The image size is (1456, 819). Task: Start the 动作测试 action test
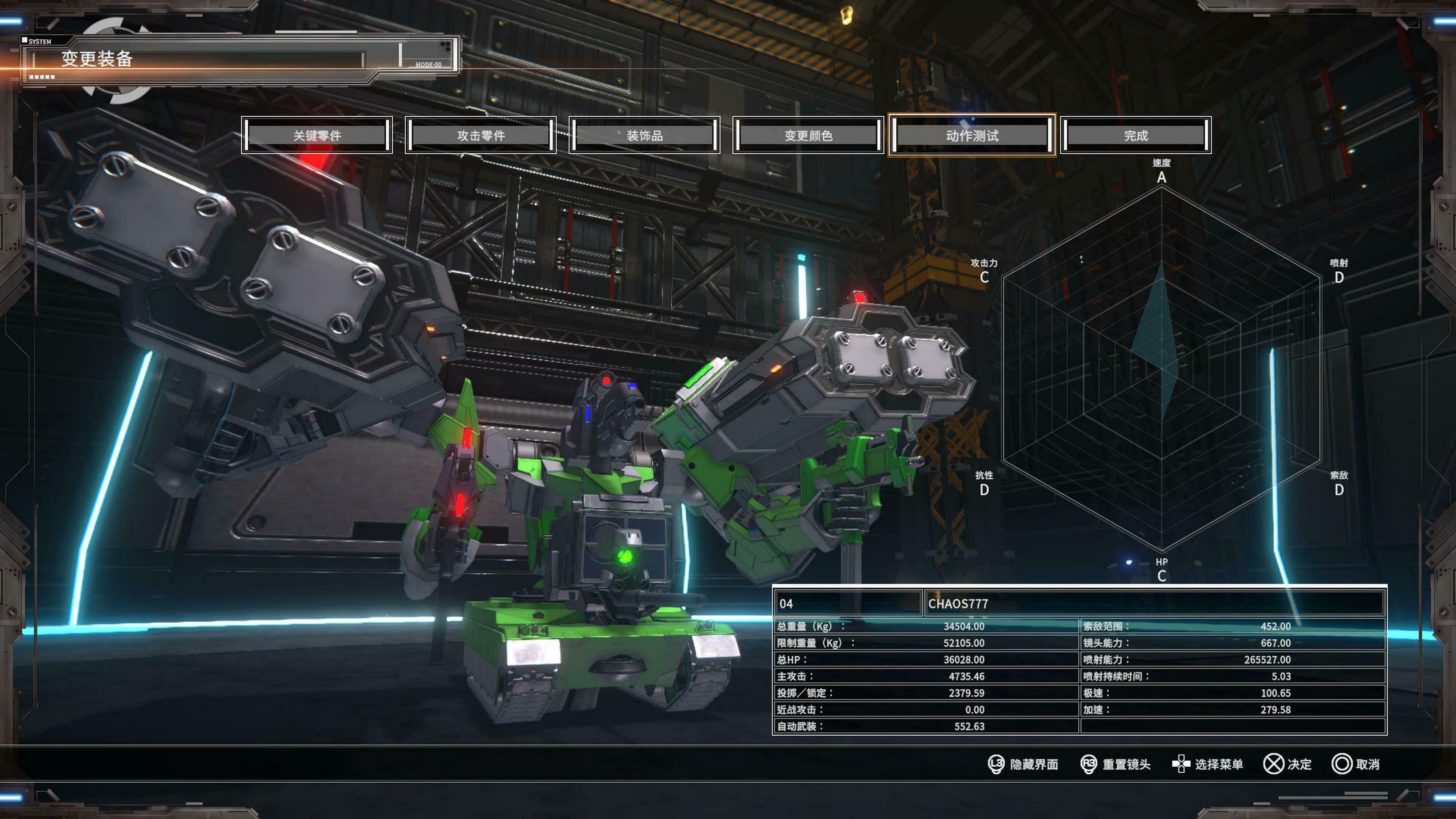(971, 135)
